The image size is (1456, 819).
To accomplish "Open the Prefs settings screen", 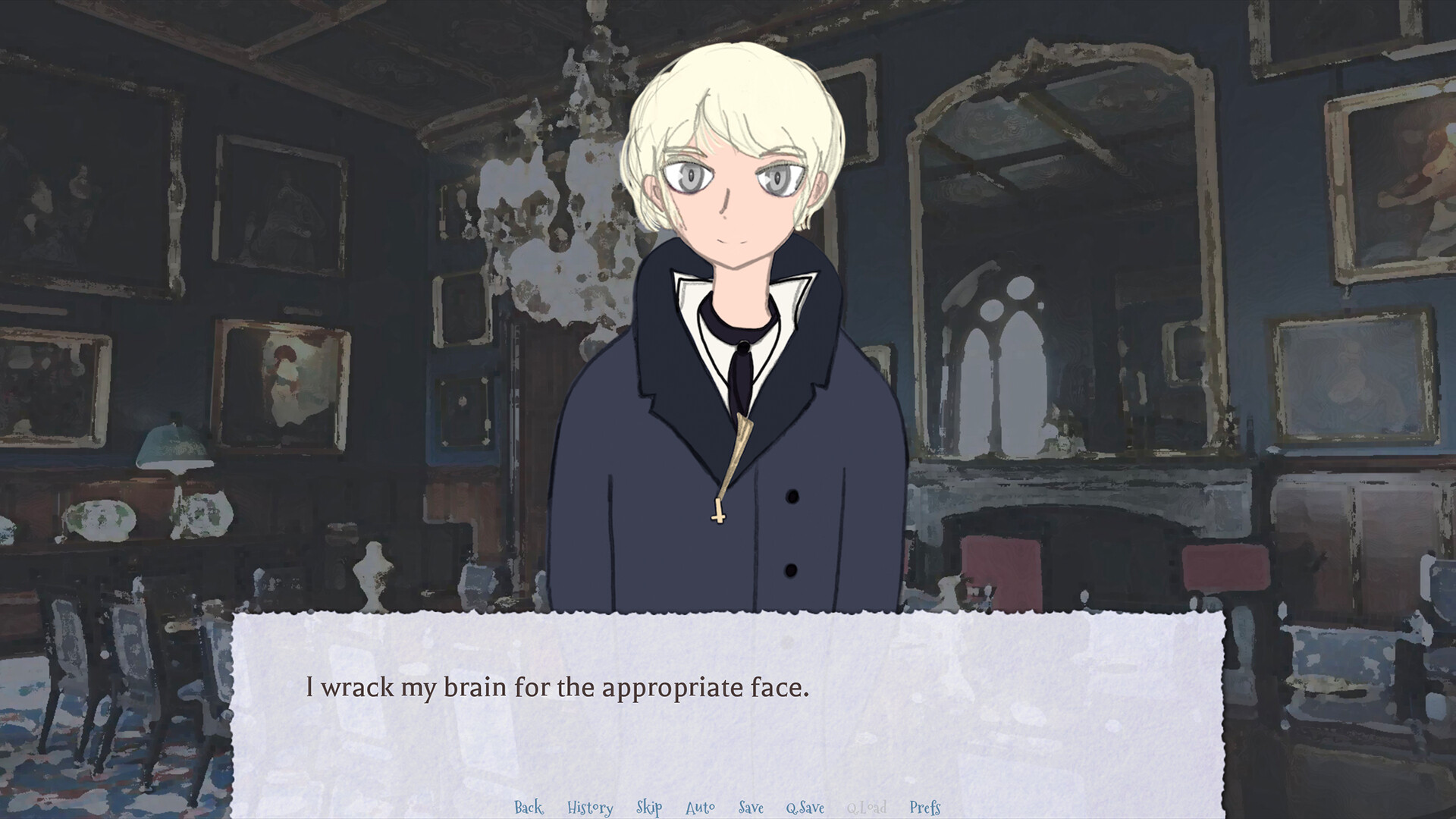I will click(924, 808).
